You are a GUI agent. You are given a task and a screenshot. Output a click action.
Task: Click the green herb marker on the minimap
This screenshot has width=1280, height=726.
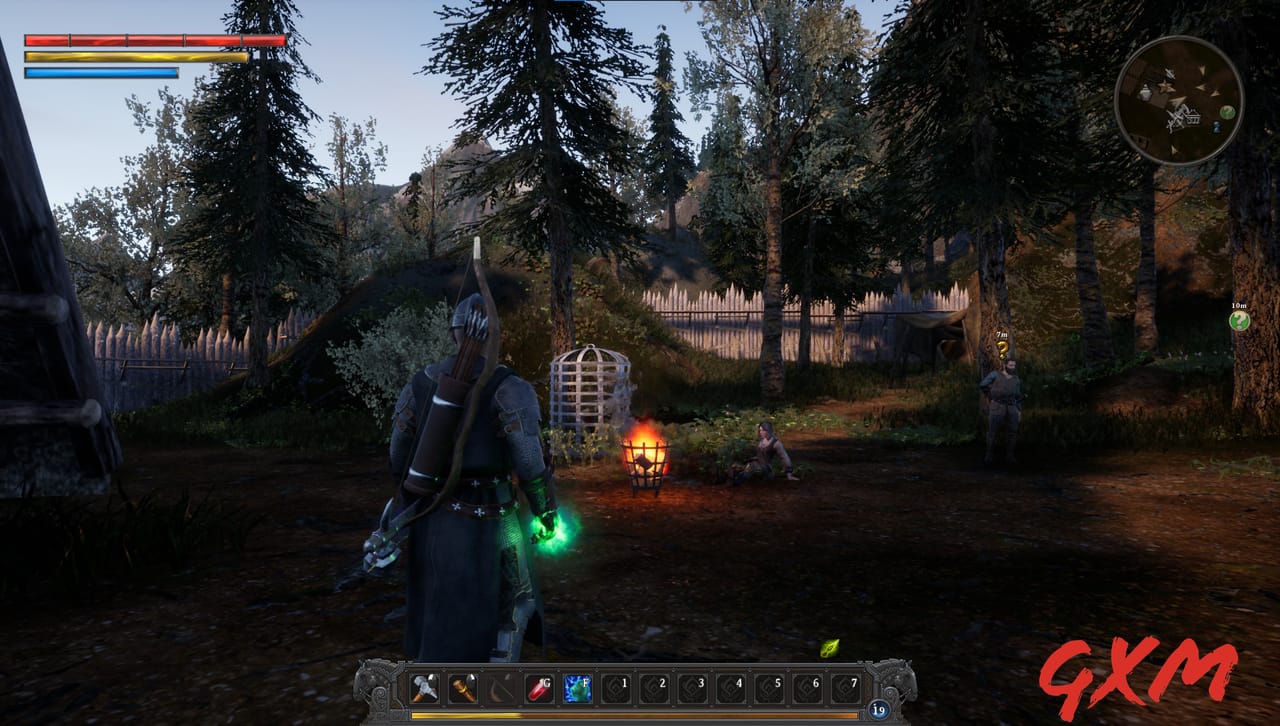(x=1227, y=112)
